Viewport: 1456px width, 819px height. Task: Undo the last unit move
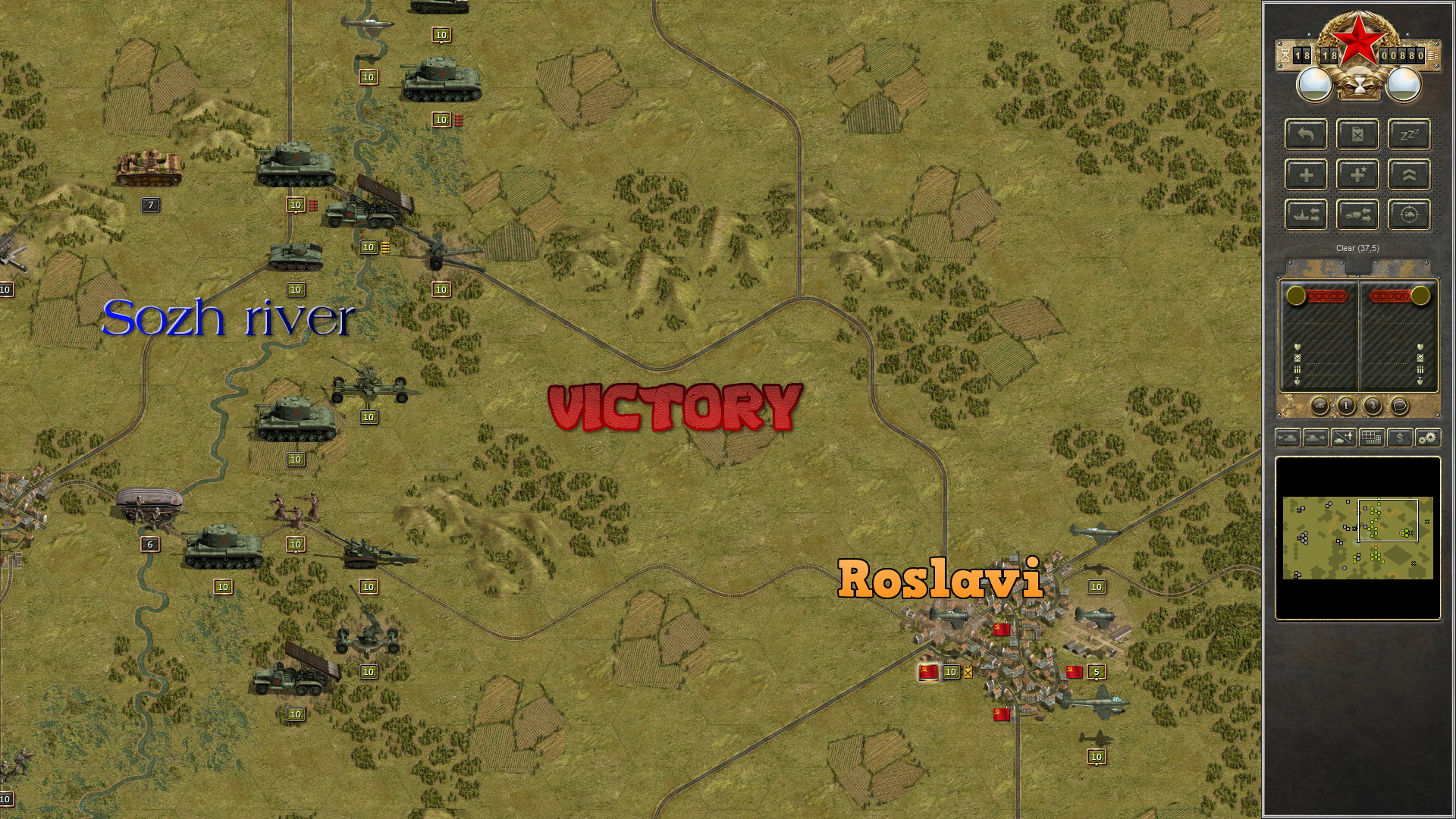(x=1306, y=135)
